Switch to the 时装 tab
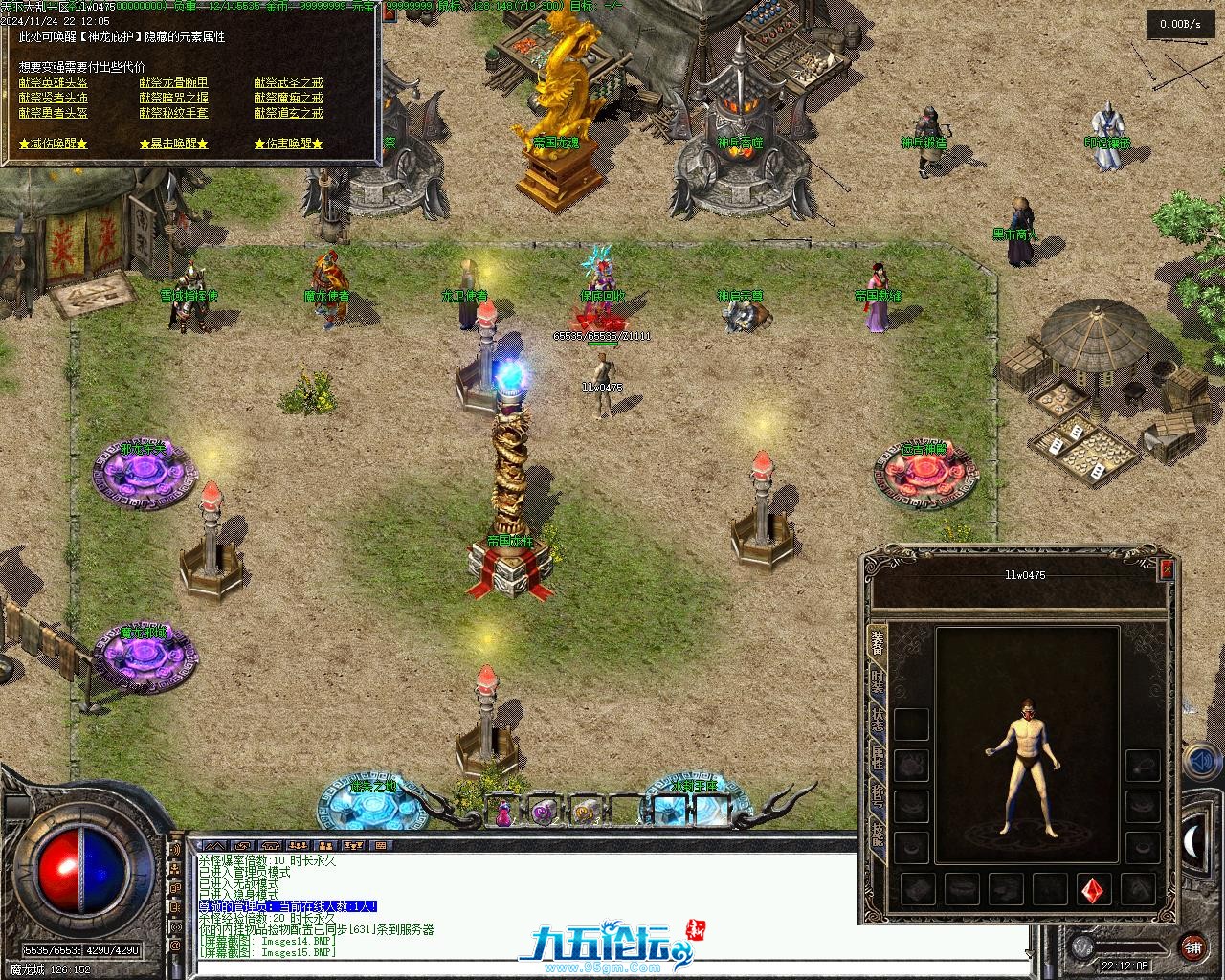1225x980 pixels. pyautogui.click(x=877, y=681)
